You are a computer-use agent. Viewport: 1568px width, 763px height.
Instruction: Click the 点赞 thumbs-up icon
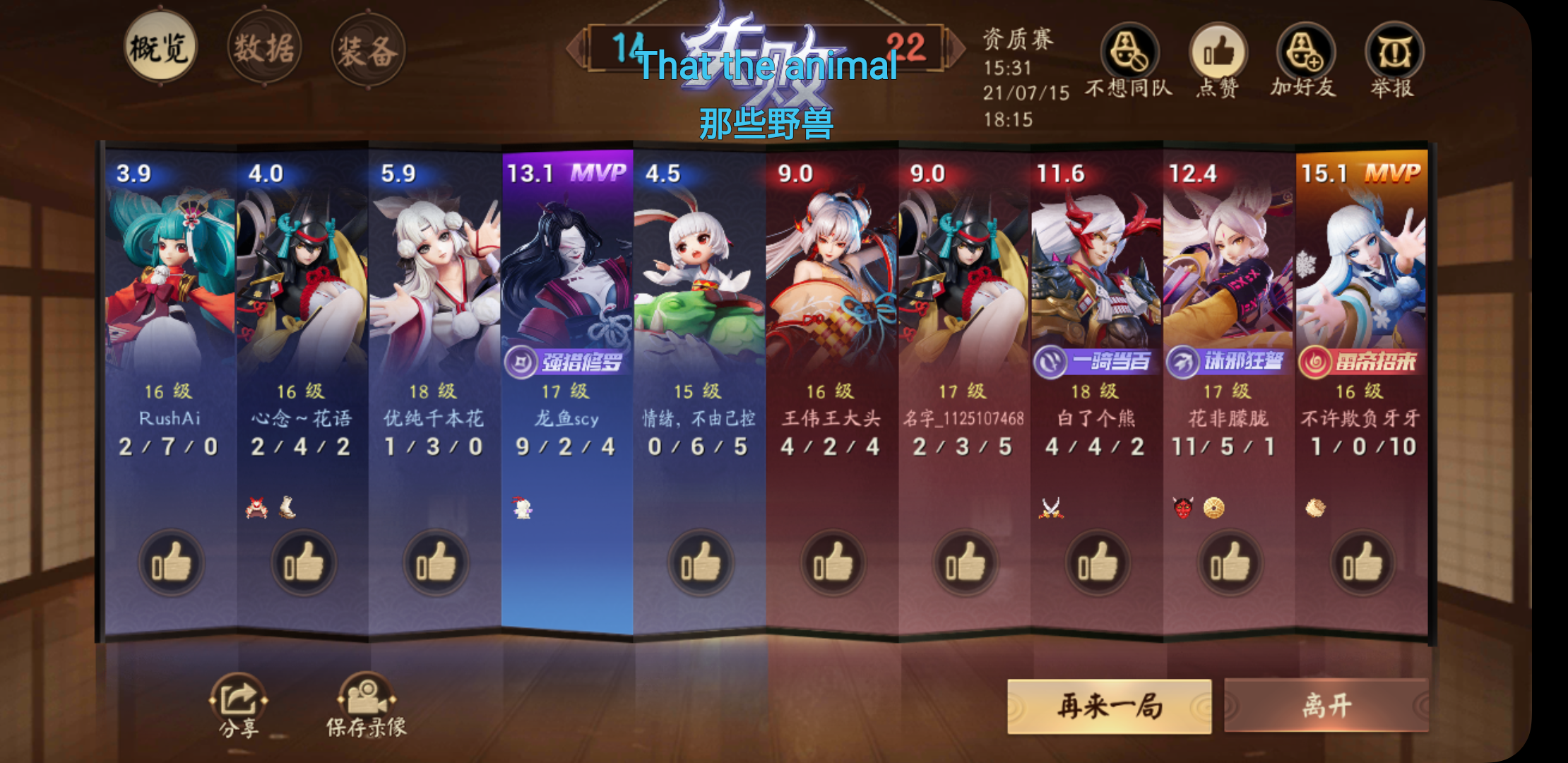pyautogui.click(x=1219, y=53)
